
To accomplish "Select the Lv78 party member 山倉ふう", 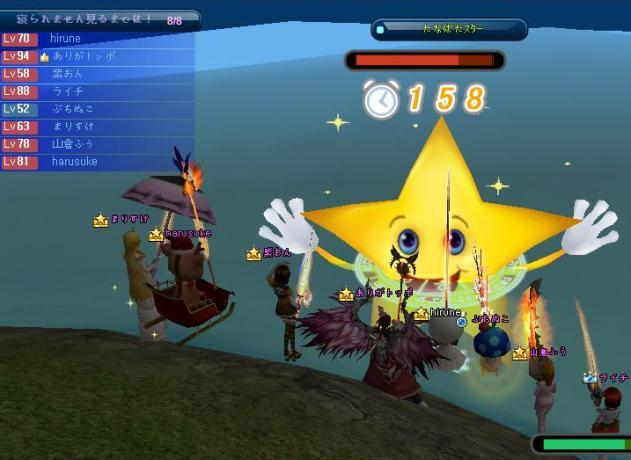I will pos(100,144).
